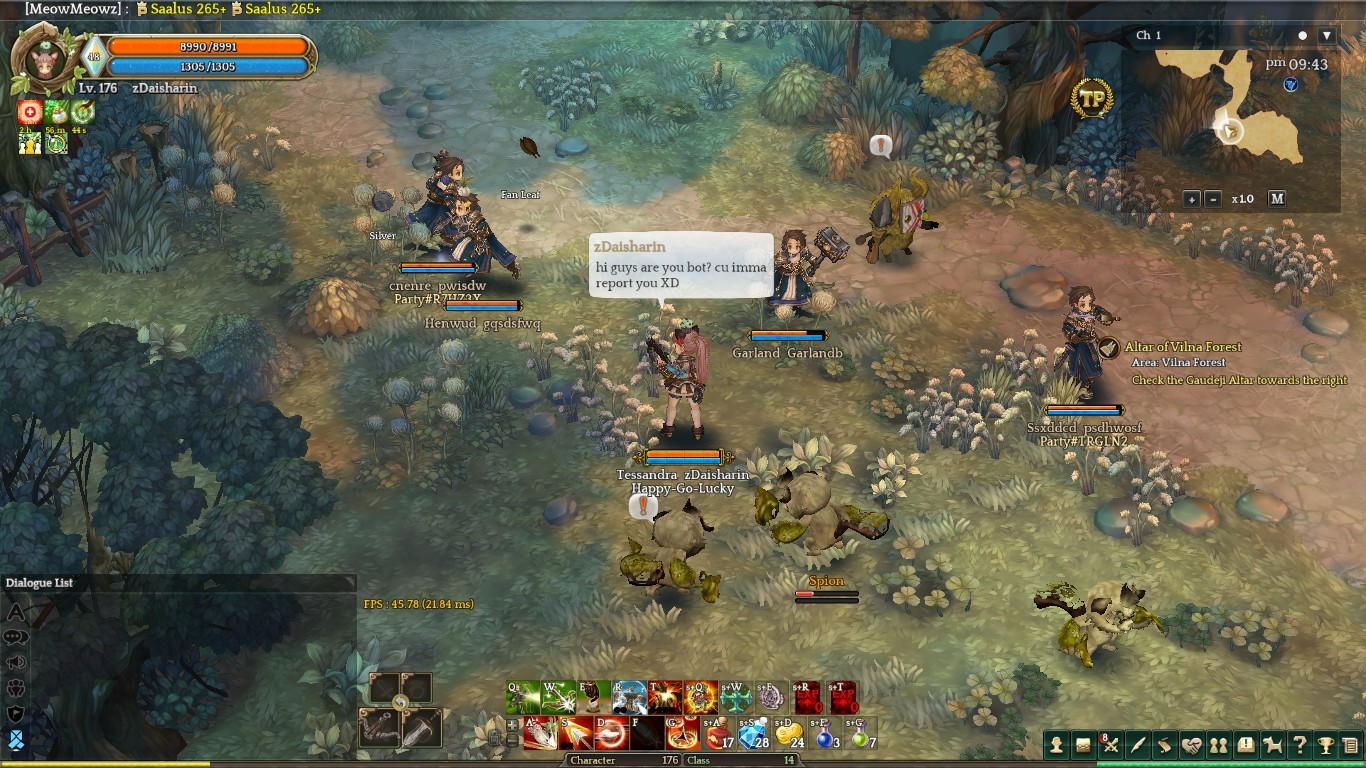Viewport: 1366px width, 768px height.
Task: Zoom out the minimap with minus button
Action: click(x=1213, y=199)
